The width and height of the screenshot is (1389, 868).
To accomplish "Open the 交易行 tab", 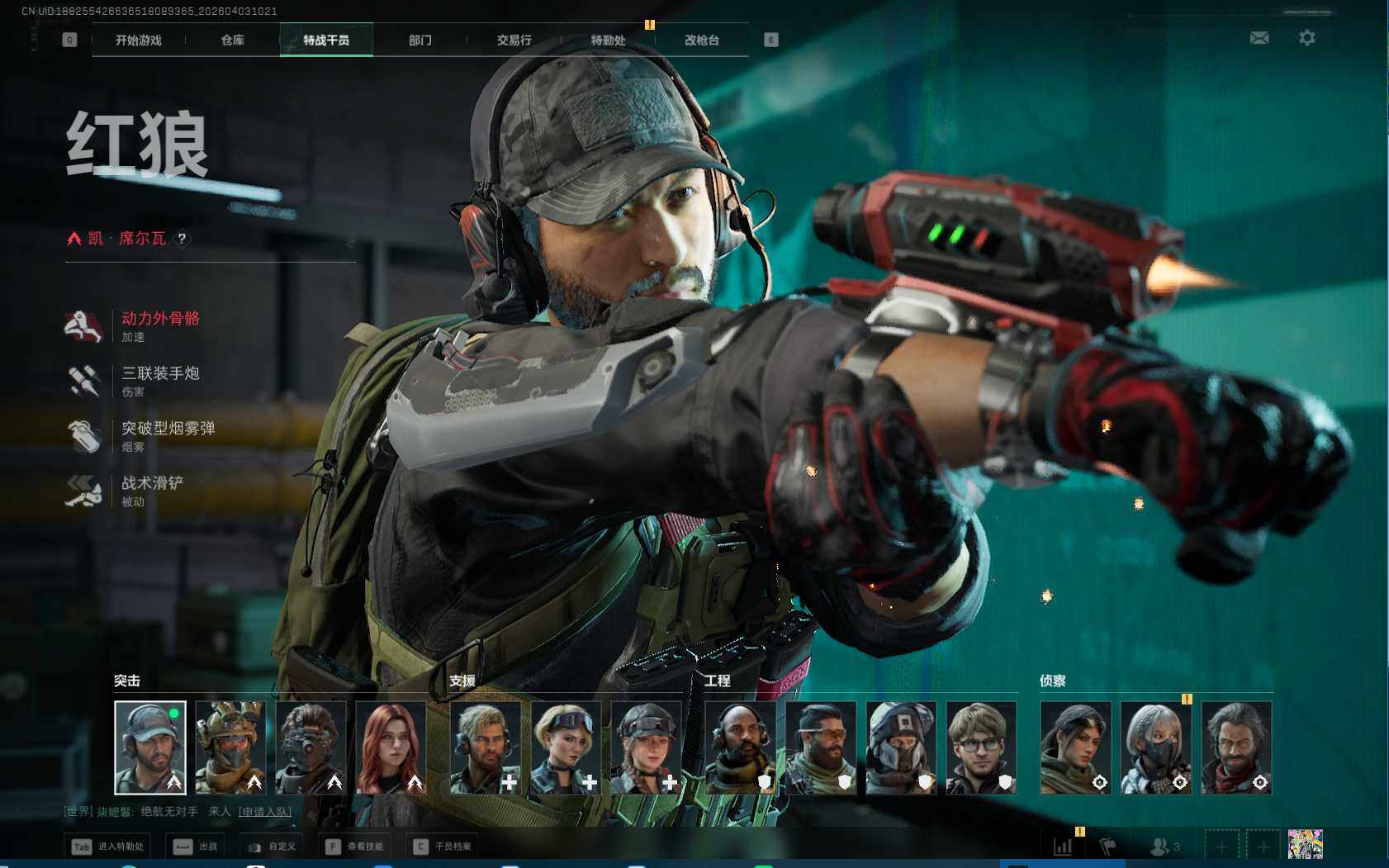I will tap(514, 40).
